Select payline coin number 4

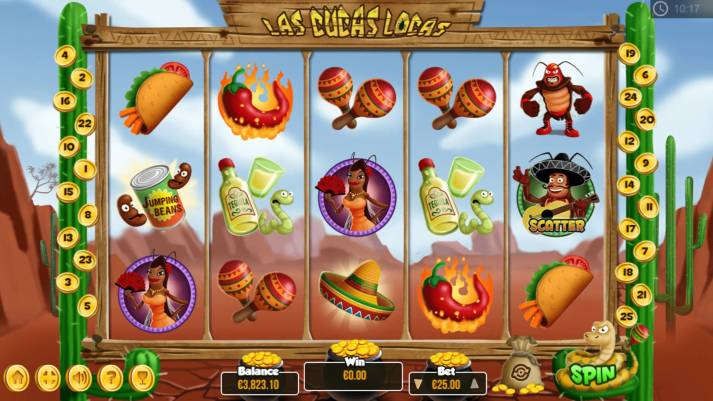(x=66, y=55)
